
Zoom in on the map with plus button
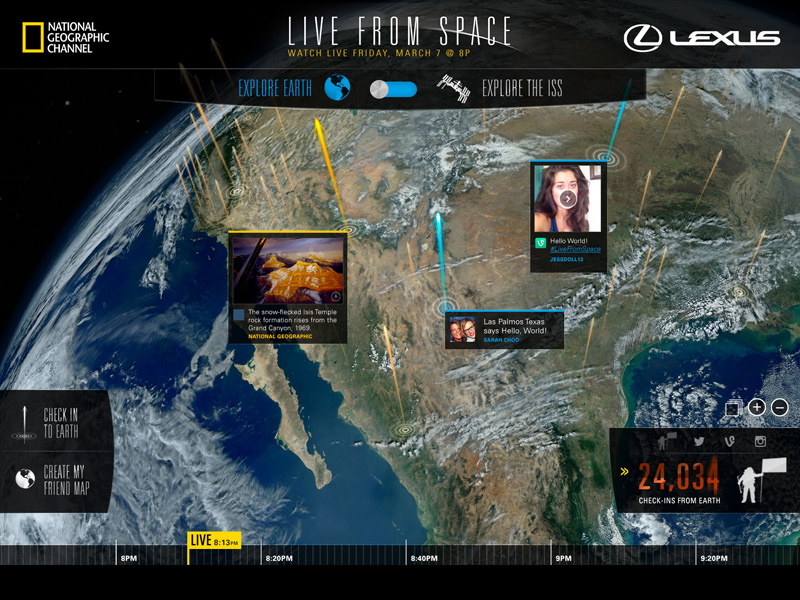pos(757,407)
